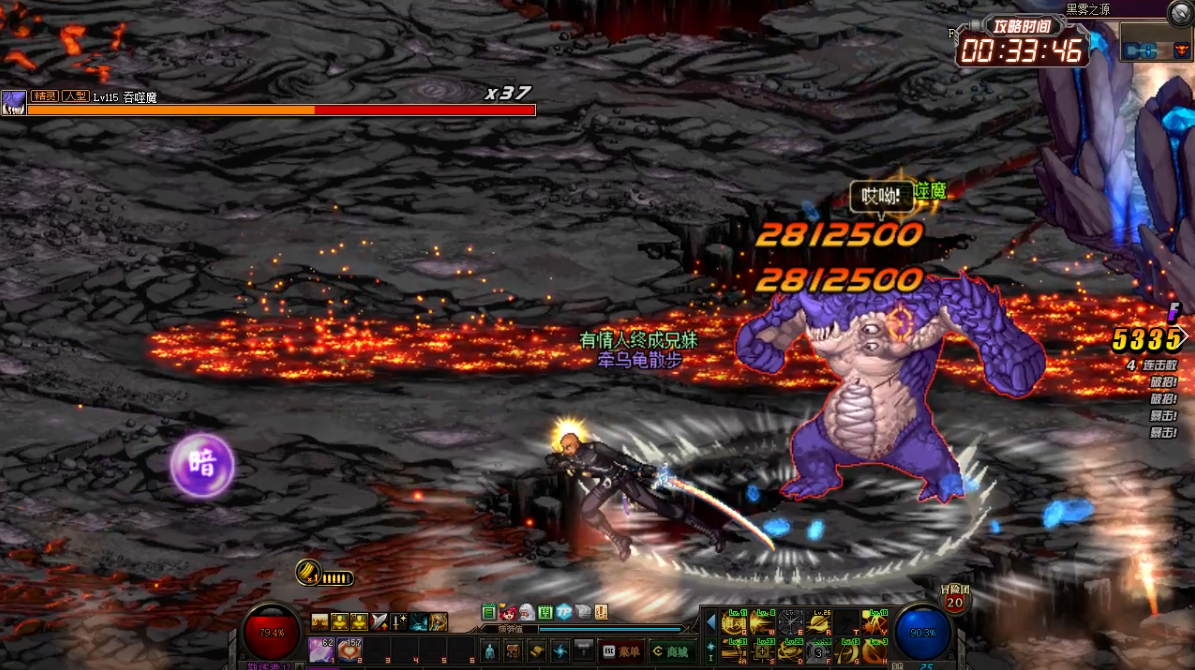Open the blue TP icon
This screenshot has height=670, width=1195.
(x=564, y=612)
